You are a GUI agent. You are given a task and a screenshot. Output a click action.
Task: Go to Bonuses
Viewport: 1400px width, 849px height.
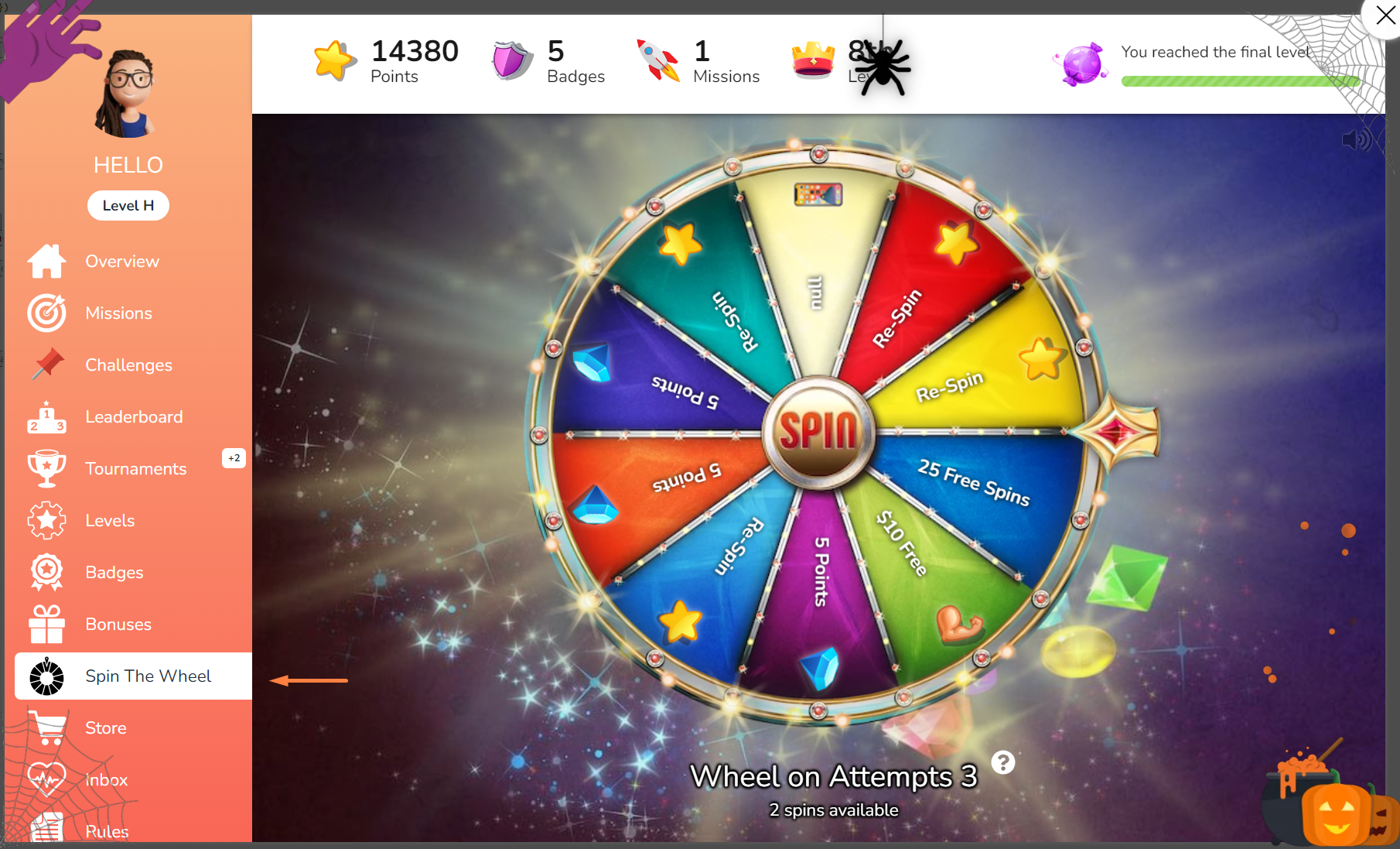click(x=118, y=625)
